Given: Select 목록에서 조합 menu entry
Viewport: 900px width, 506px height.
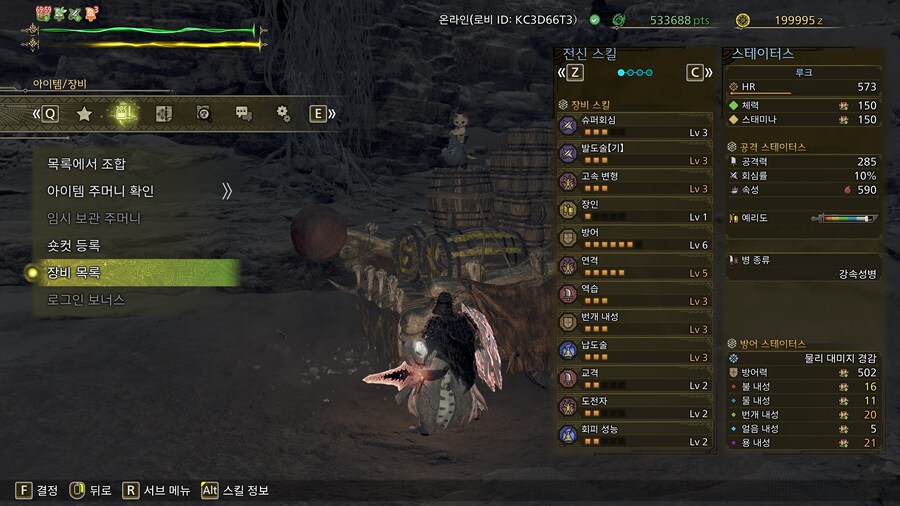Looking at the screenshot, I should coord(87,164).
